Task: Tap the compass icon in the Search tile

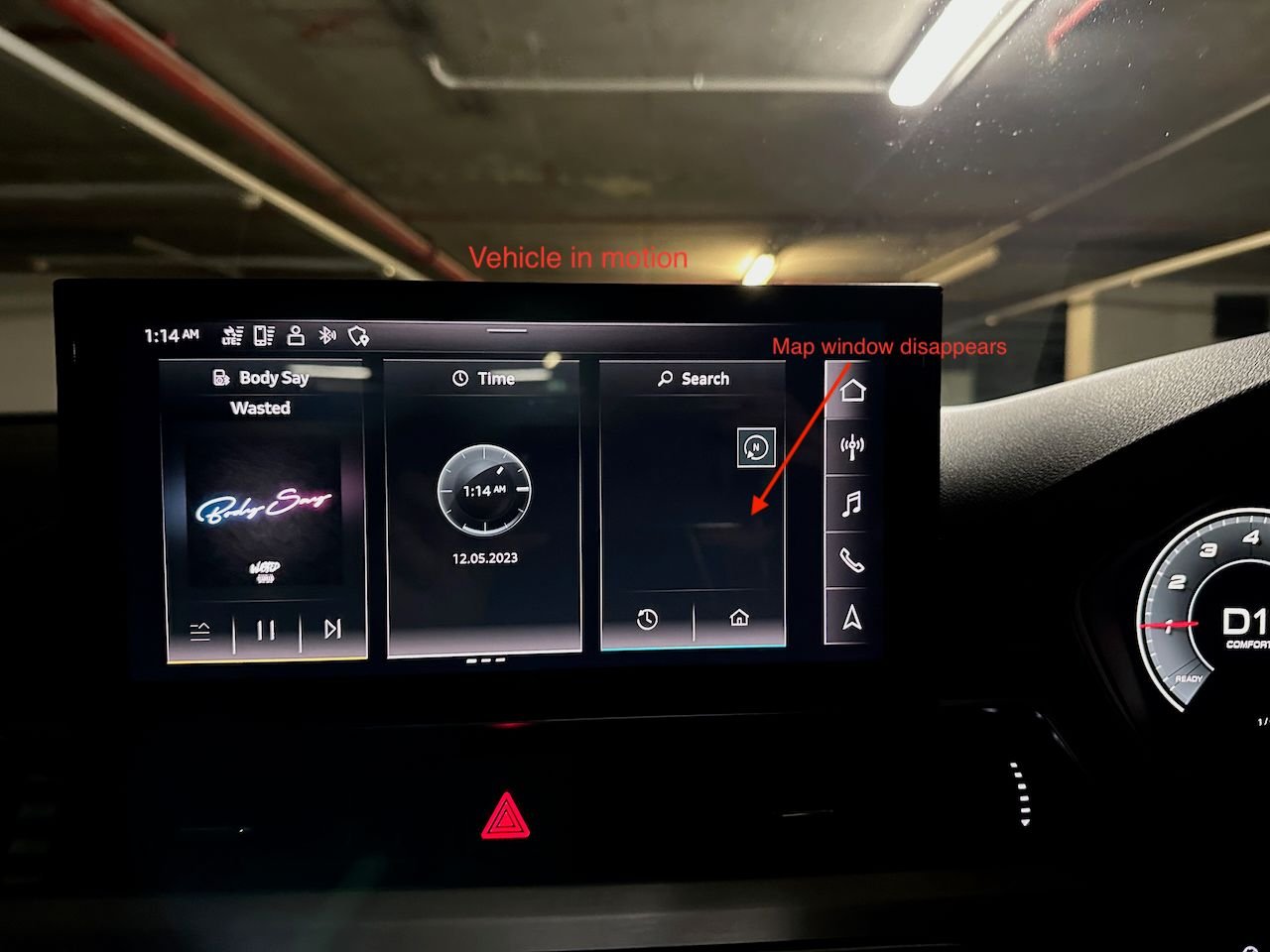Action: tap(754, 448)
